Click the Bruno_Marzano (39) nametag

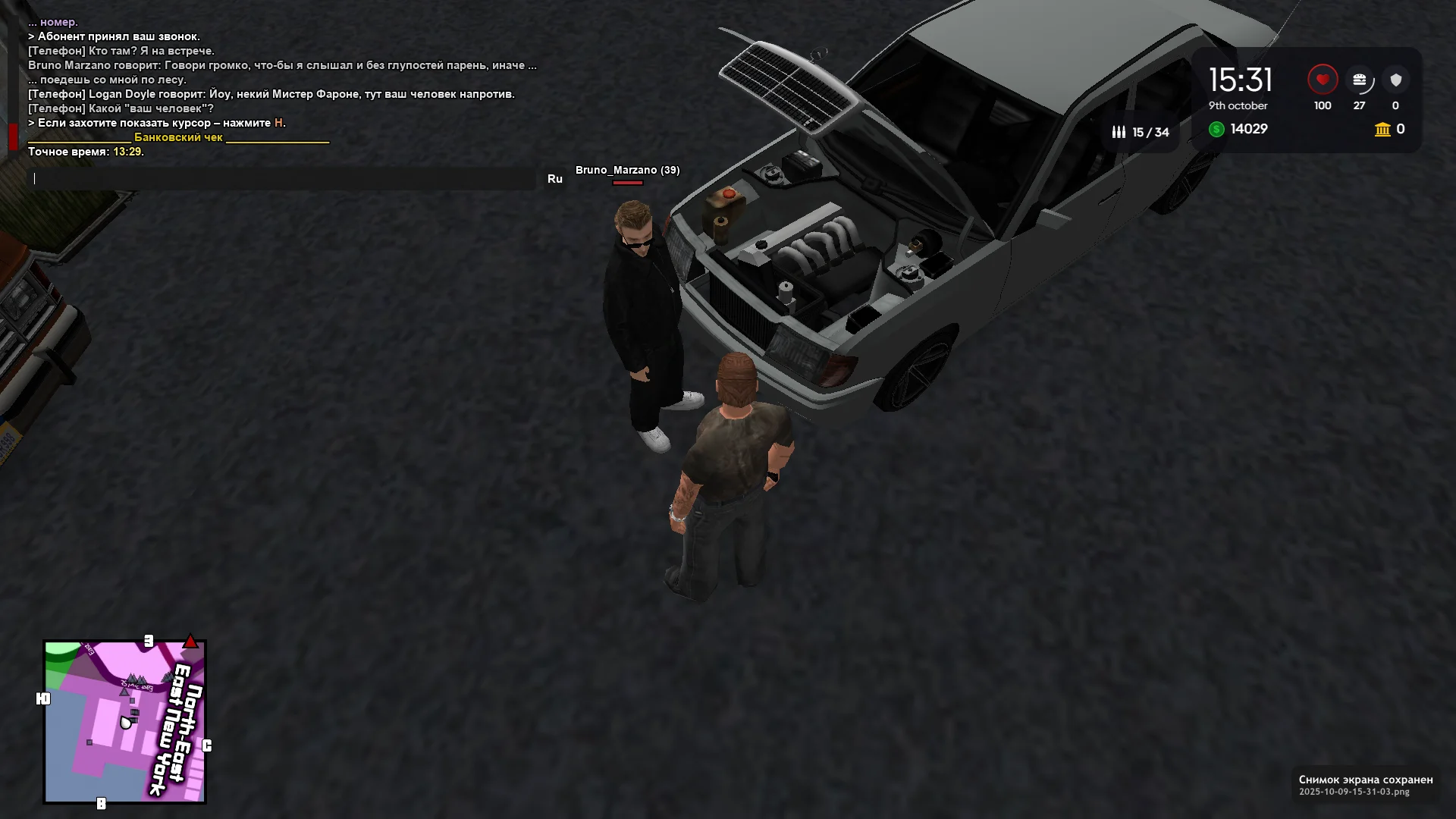point(627,171)
